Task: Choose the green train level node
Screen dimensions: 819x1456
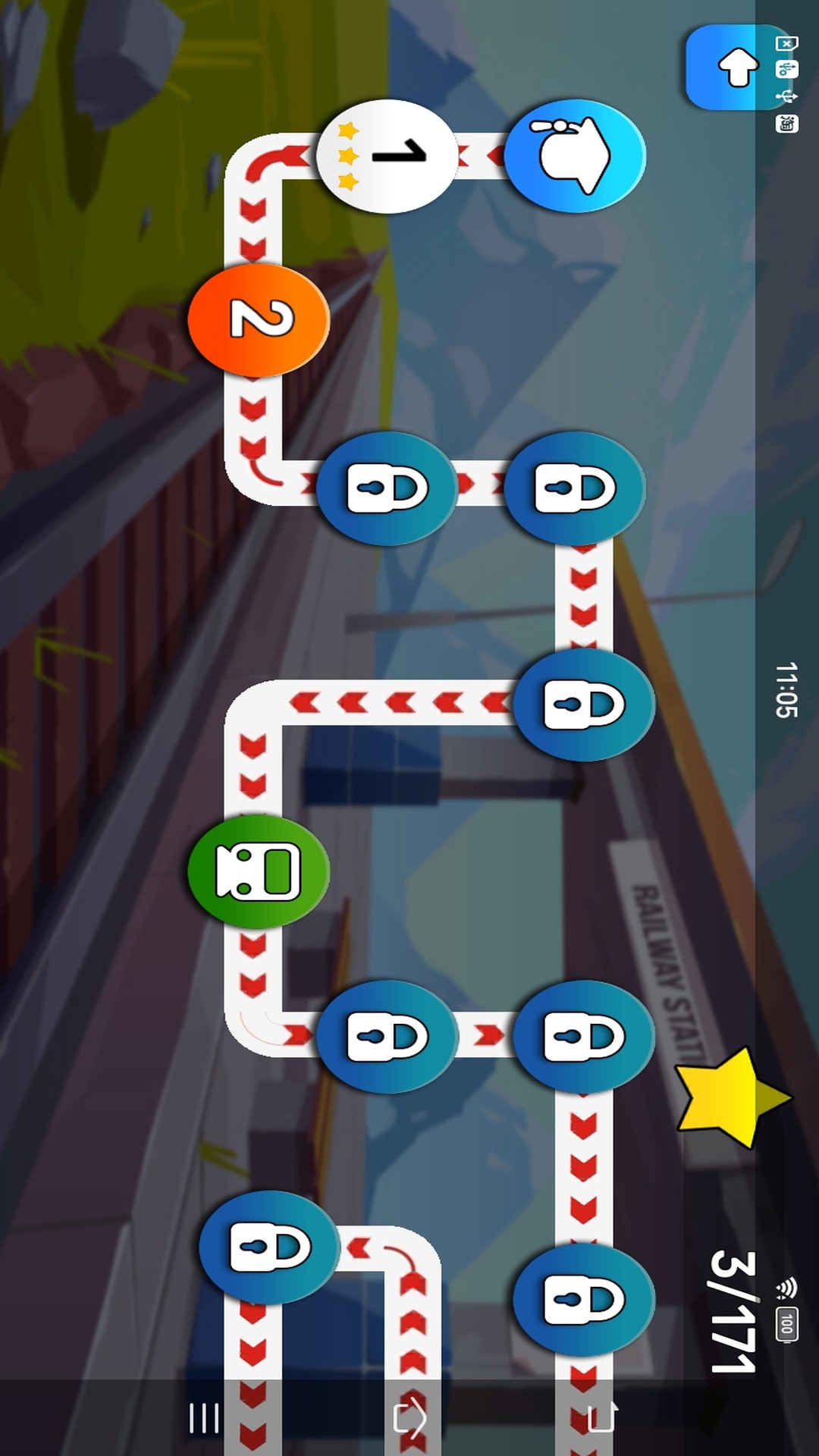Action: (x=259, y=871)
